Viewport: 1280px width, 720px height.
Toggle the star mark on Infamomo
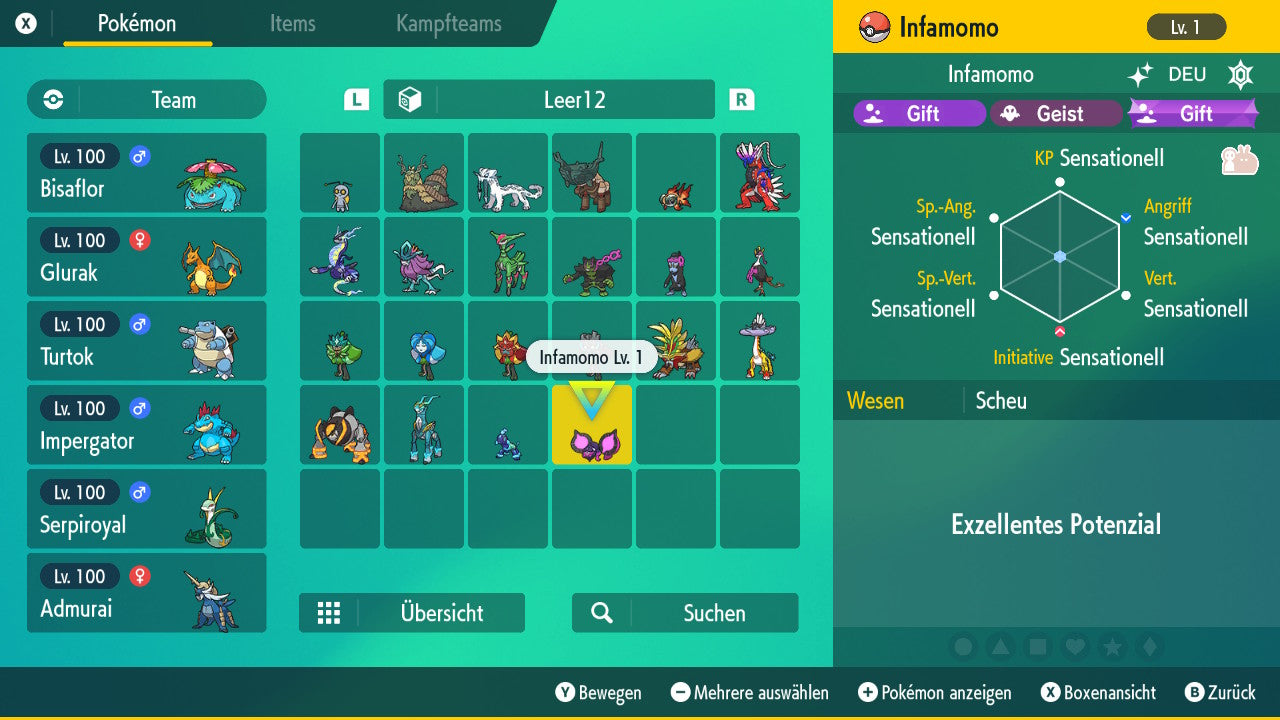(x=1112, y=647)
